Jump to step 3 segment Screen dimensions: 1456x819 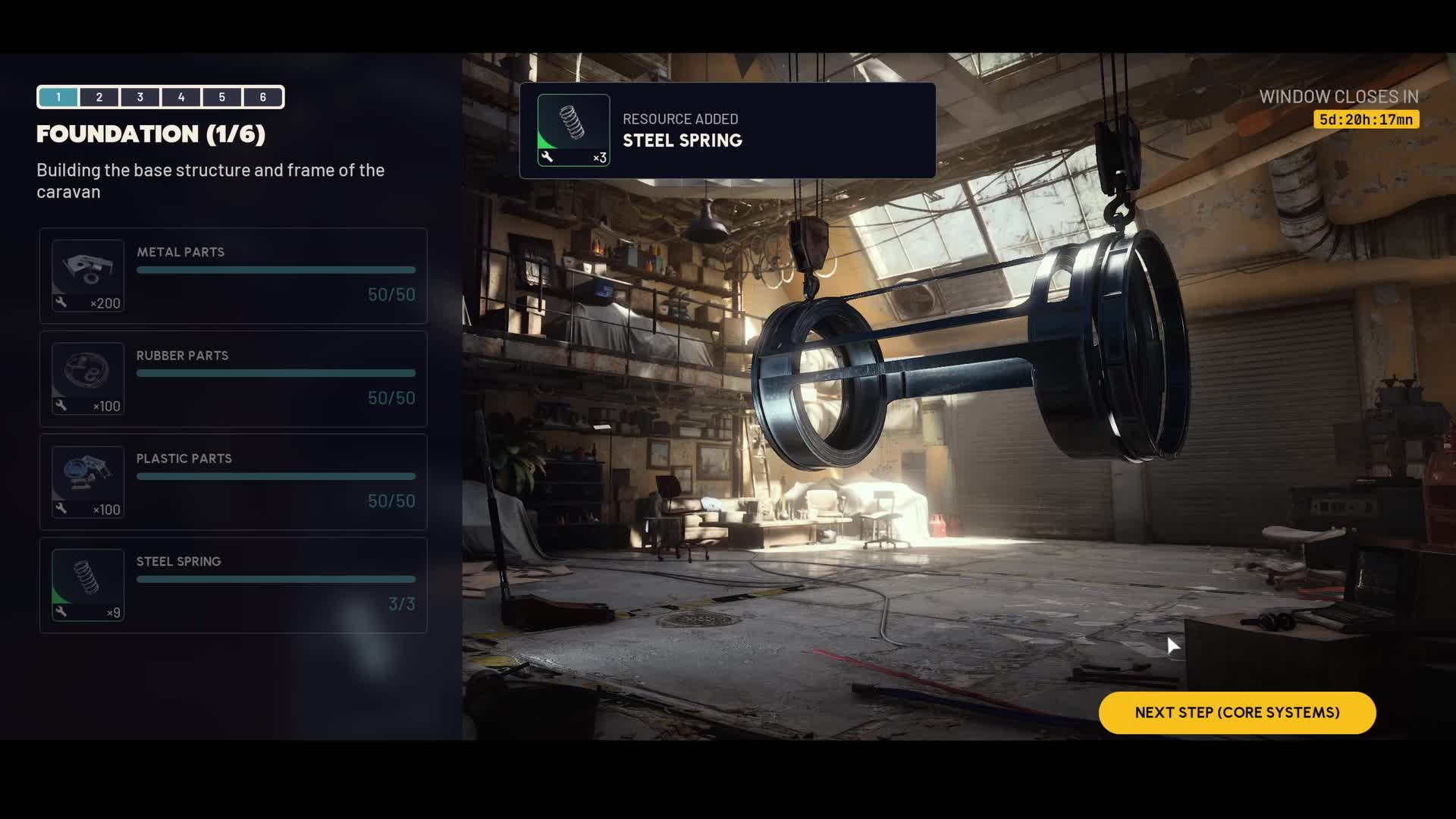[140, 97]
